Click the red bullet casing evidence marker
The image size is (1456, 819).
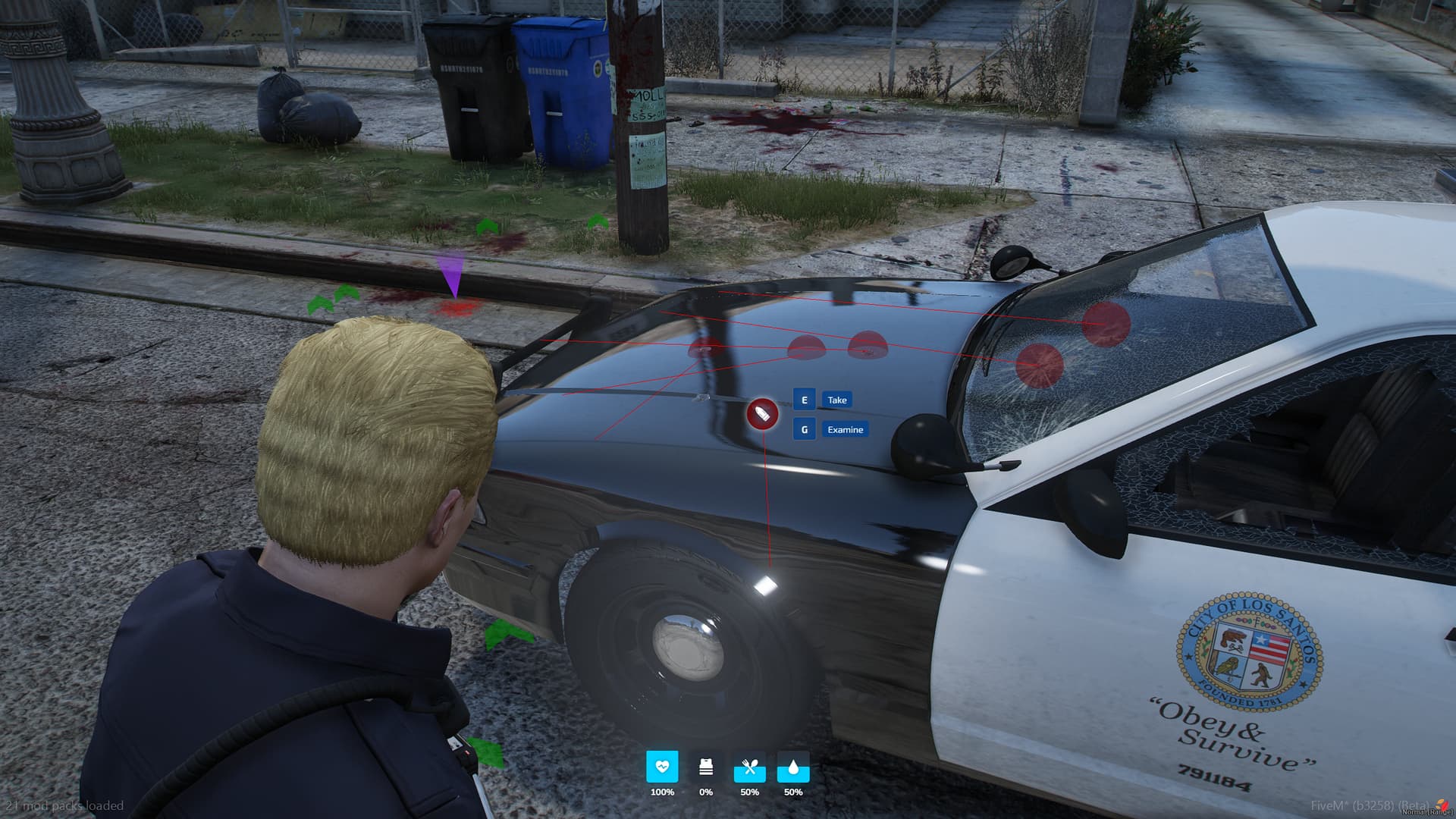[x=762, y=414]
